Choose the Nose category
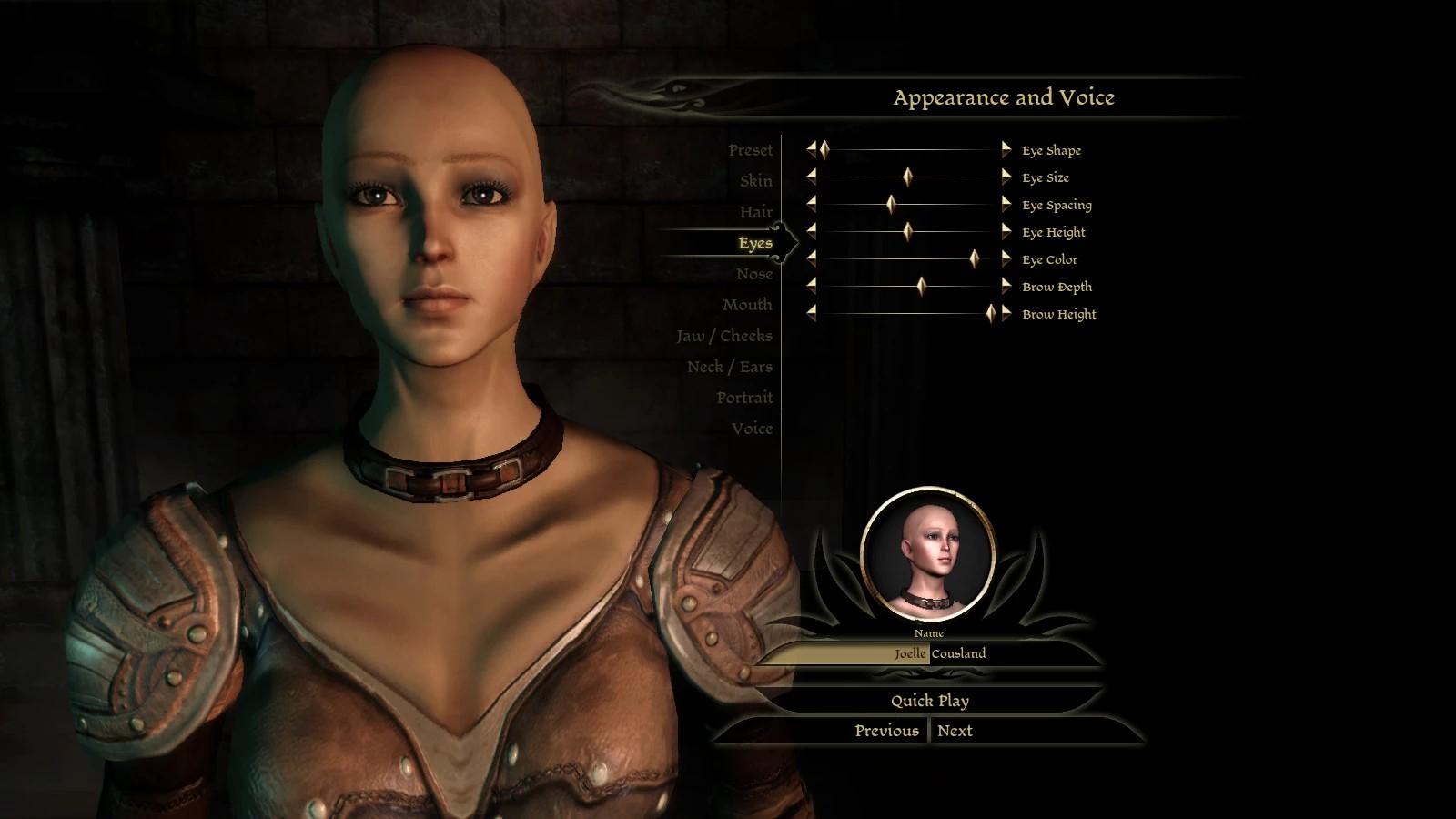Image resolution: width=1456 pixels, height=819 pixels. (x=753, y=274)
